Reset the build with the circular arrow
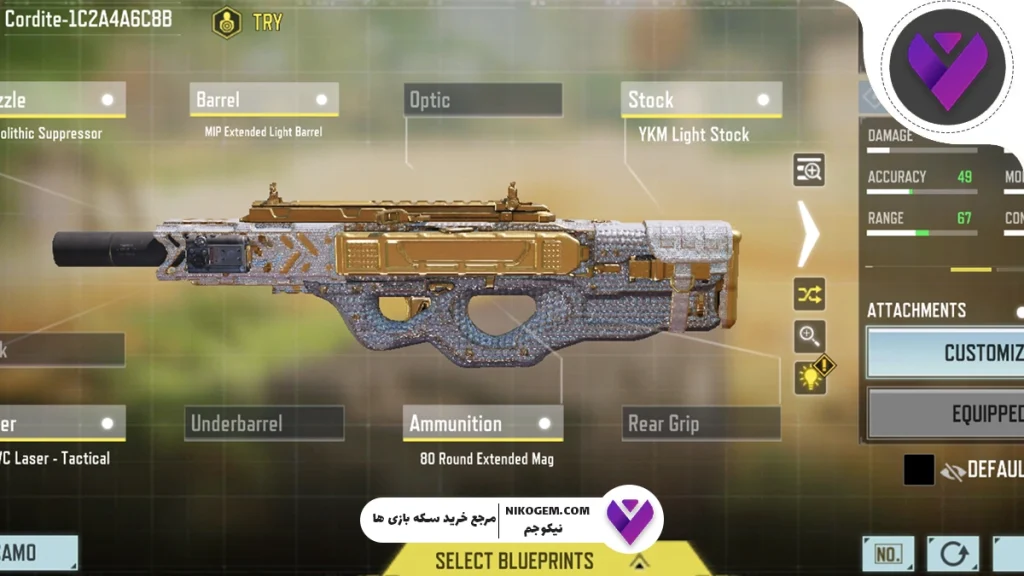Image resolution: width=1024 pixels, height=576 pixels. pos(952,554)
